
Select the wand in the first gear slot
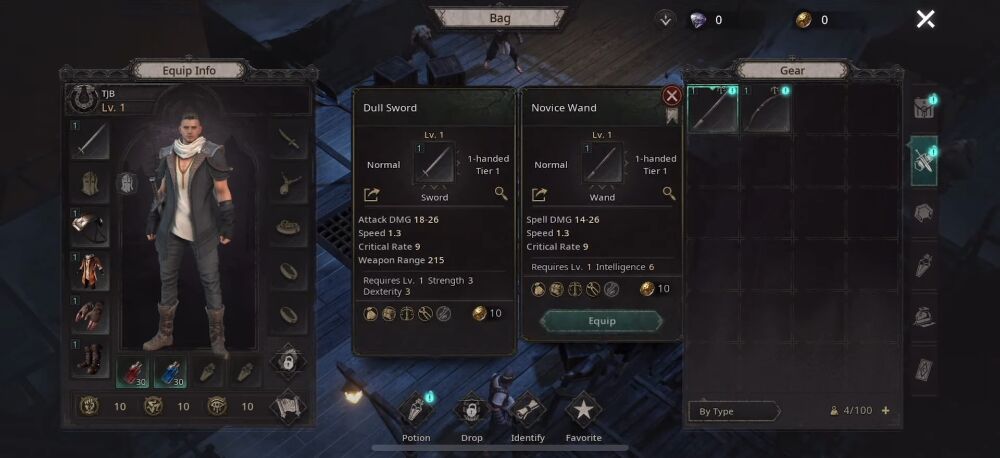(713, 110)
